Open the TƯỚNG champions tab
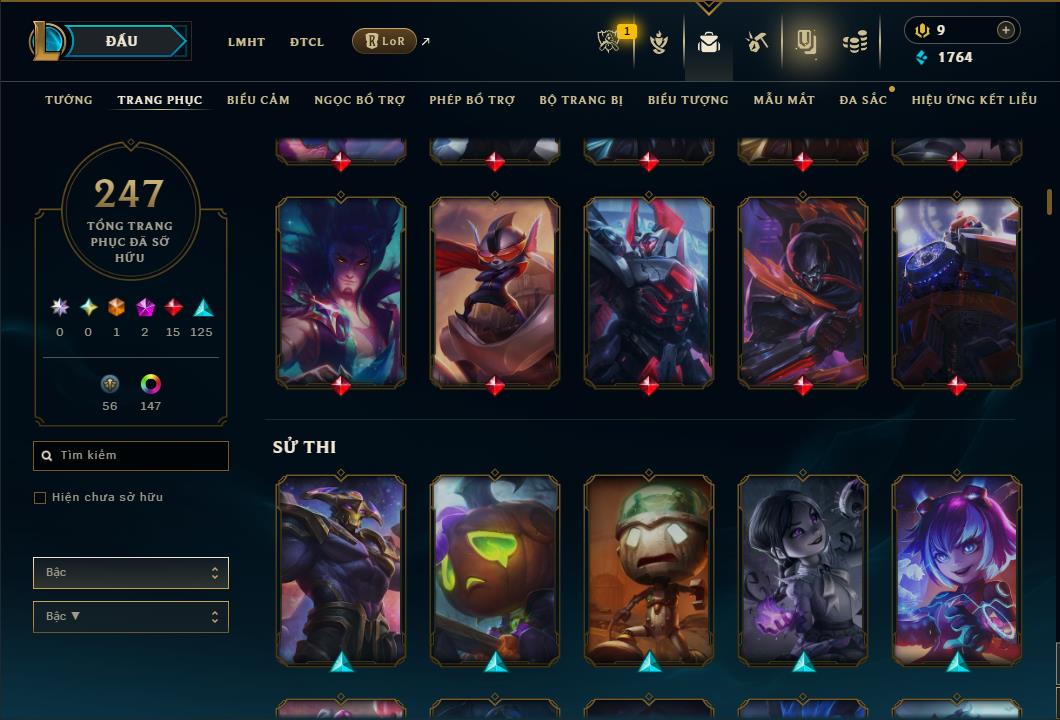This screenshot has height=720, width=1060. point(69,100)
